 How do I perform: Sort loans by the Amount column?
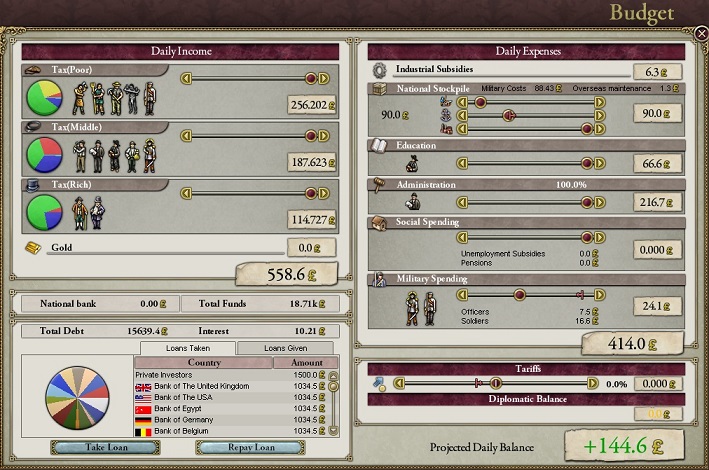[307, 363]
